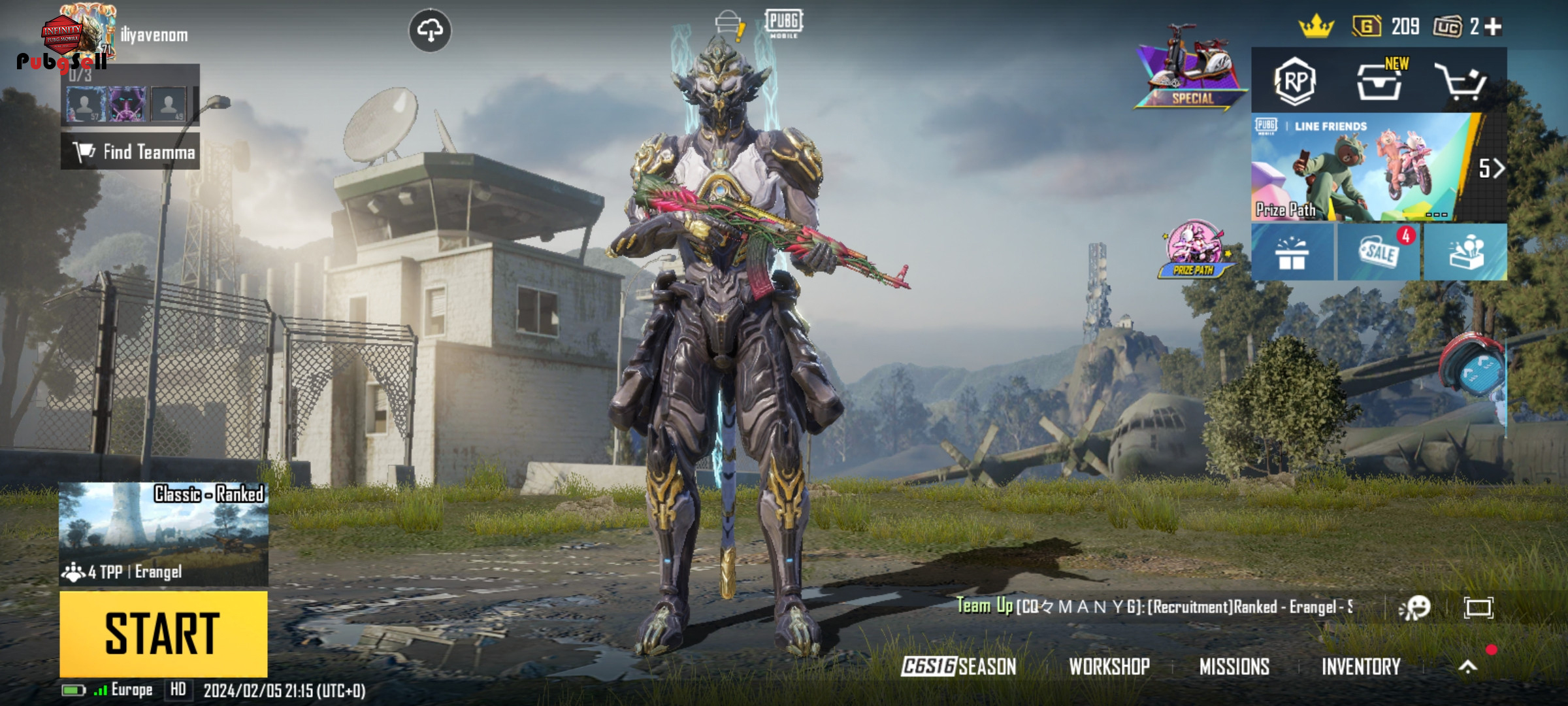Start the match with the yellow START button

163,633
